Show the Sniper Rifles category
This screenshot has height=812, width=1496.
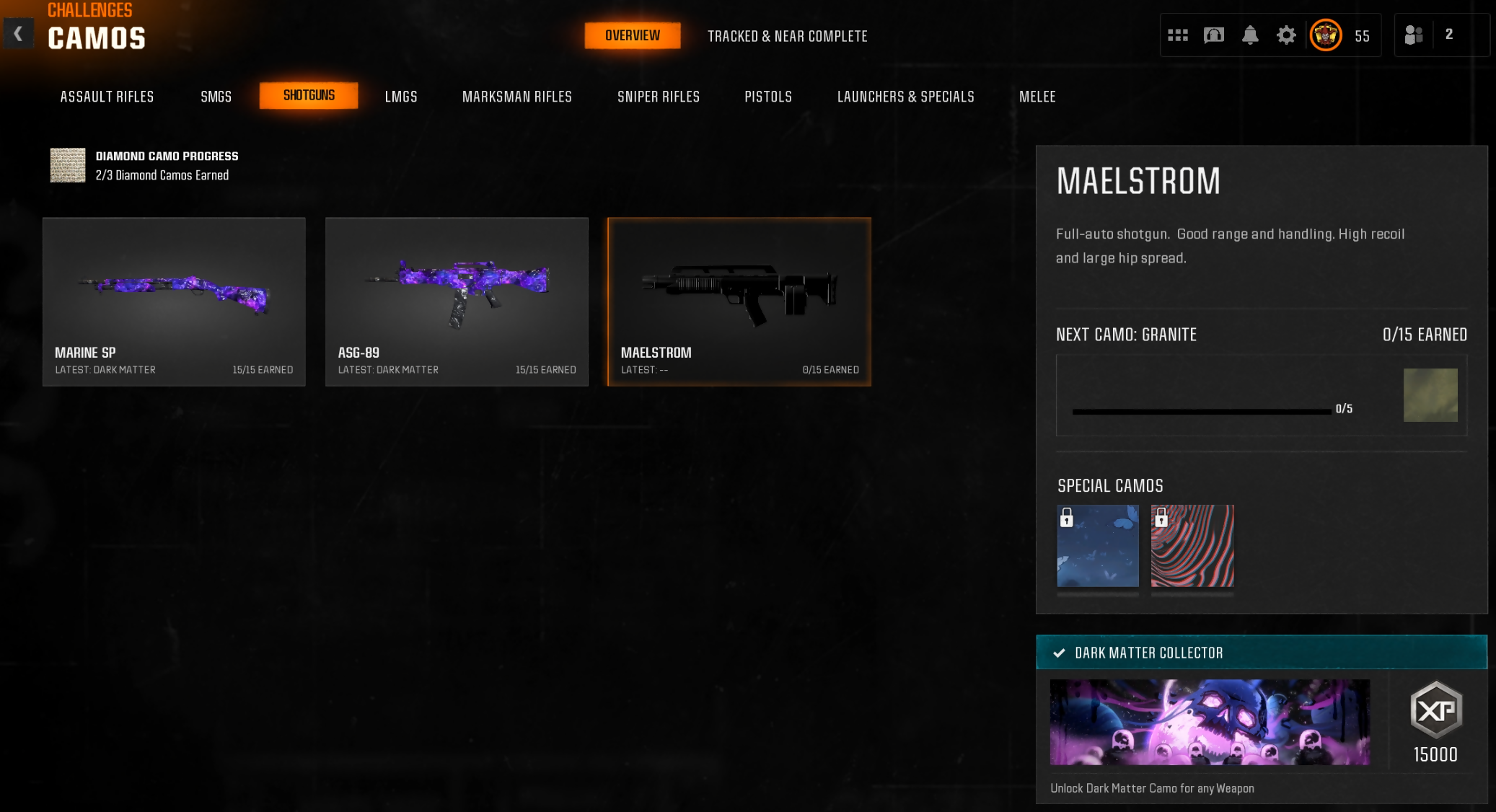point(658,97)
